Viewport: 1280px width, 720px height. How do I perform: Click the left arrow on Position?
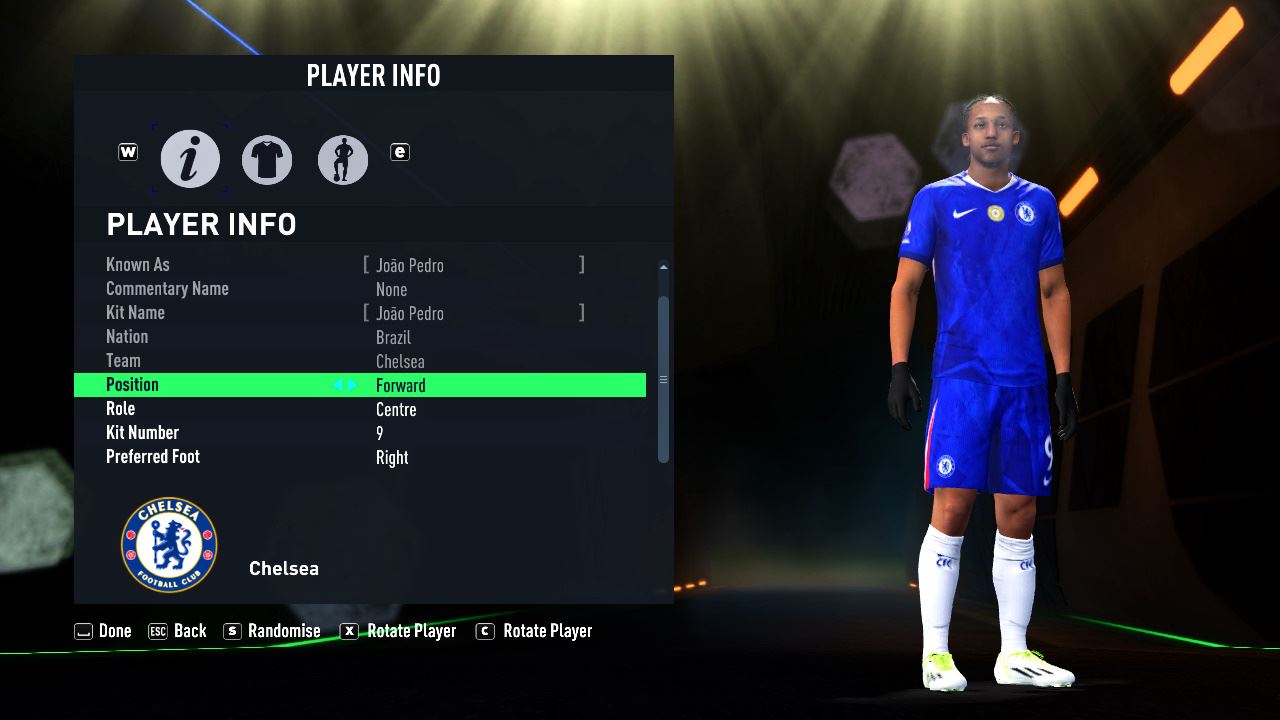tap(338, 385)
